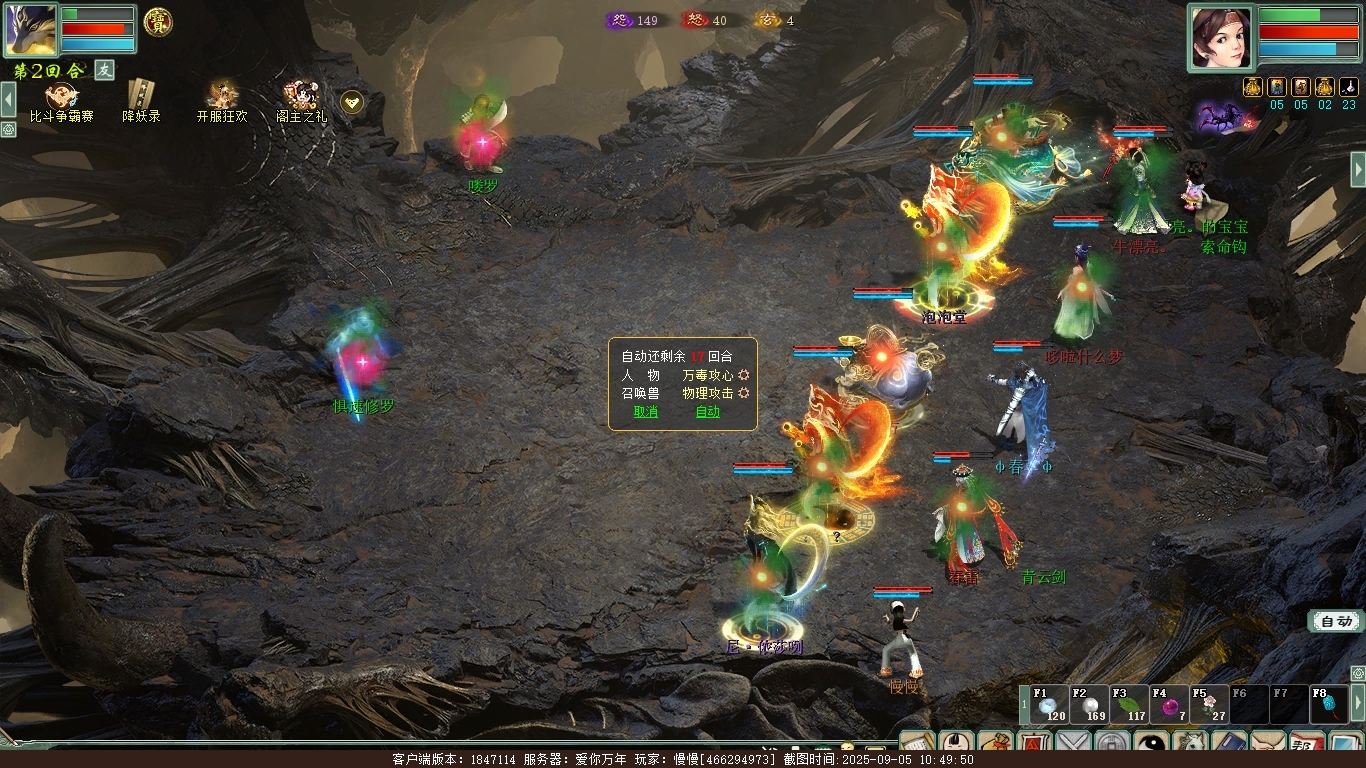The image size is (1366, 768).
Task: Click the white potion bottle buff icon
Action: click(1349, 87)
